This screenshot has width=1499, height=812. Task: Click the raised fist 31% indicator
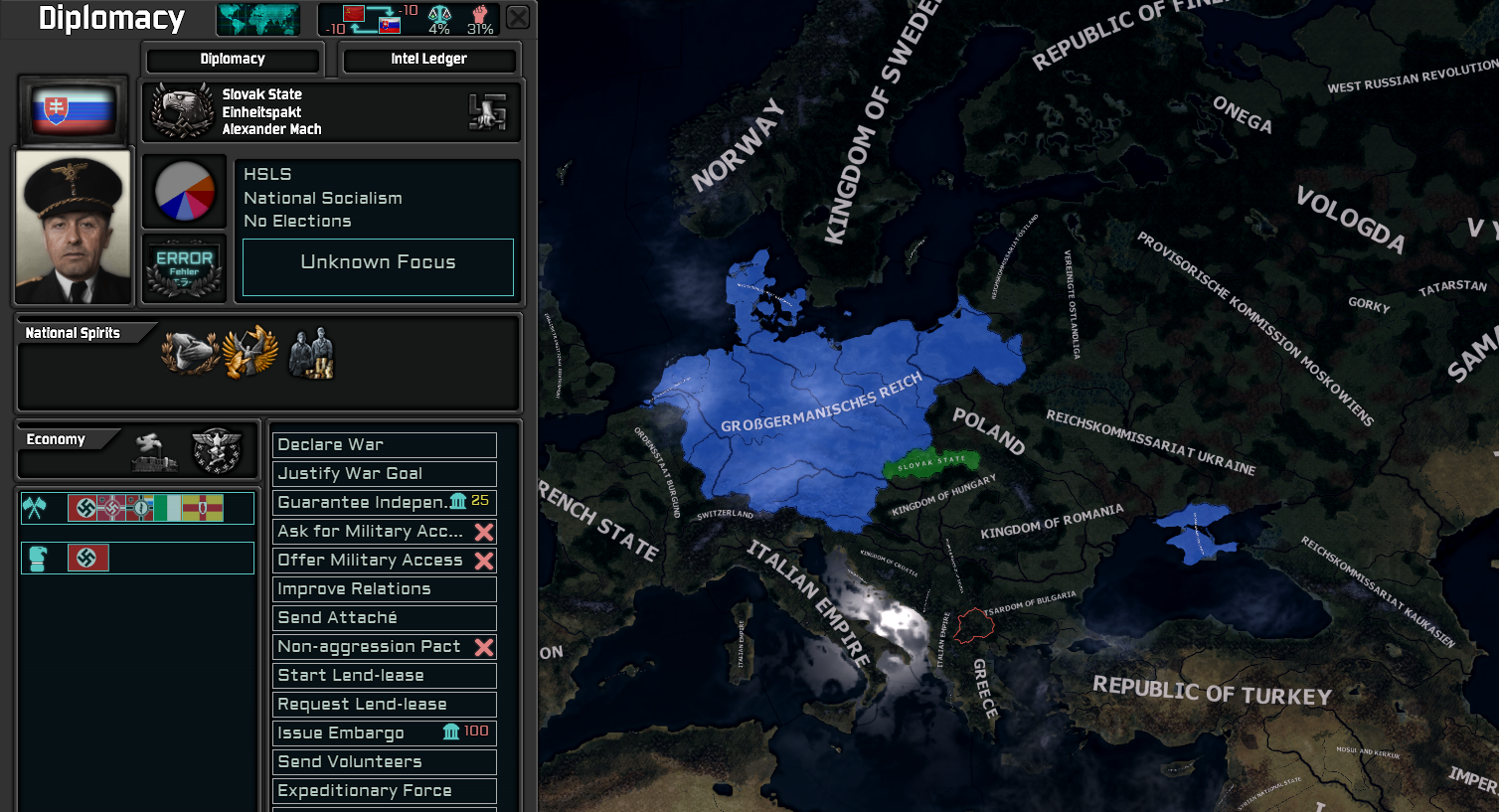coord(481,18)
